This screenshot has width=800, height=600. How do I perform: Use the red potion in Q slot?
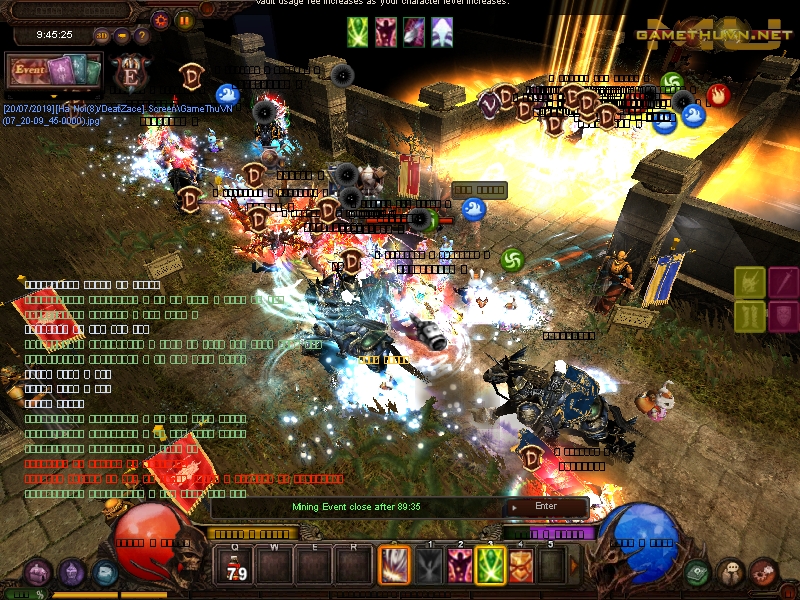coord(238,567)
